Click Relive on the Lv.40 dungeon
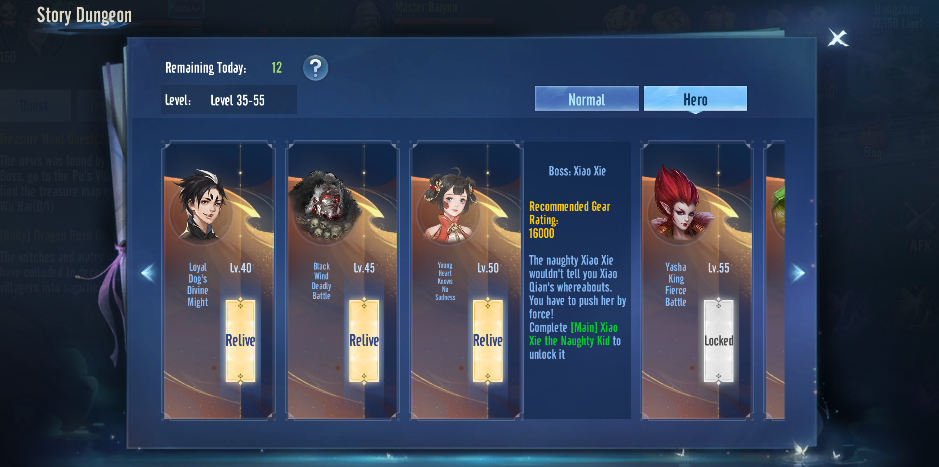 [x=240, y=340]
